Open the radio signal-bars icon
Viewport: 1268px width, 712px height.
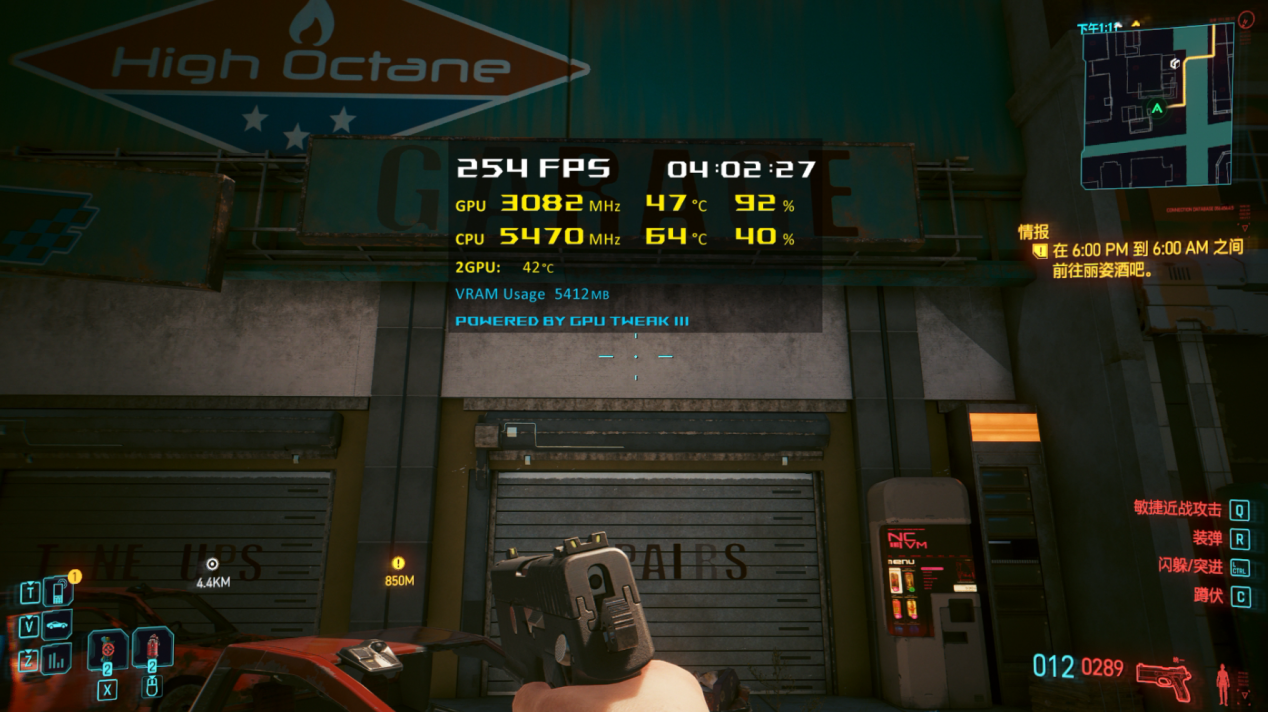click(x=57, y=660)
